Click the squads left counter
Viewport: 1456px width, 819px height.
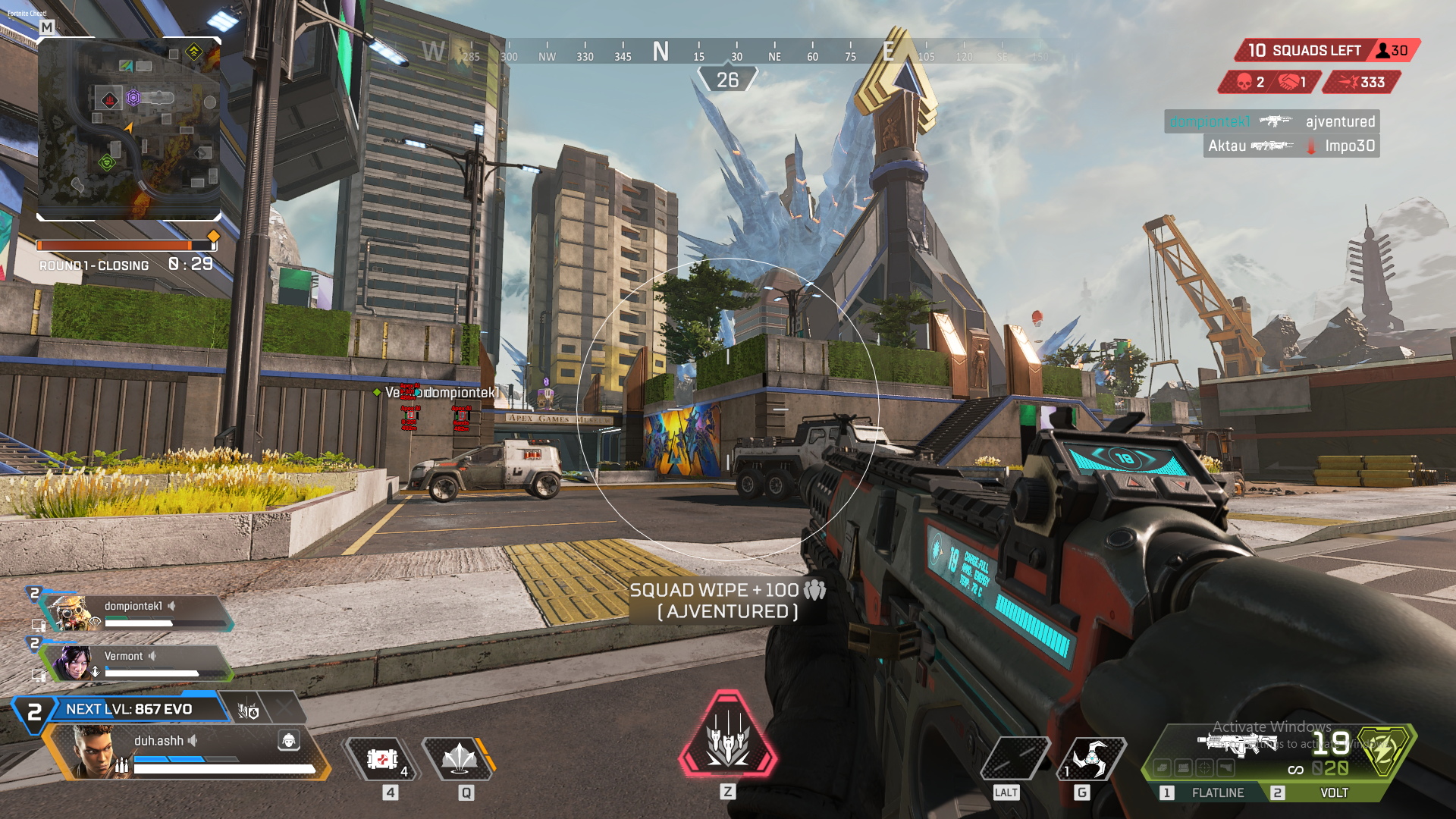pos(1304,51)
